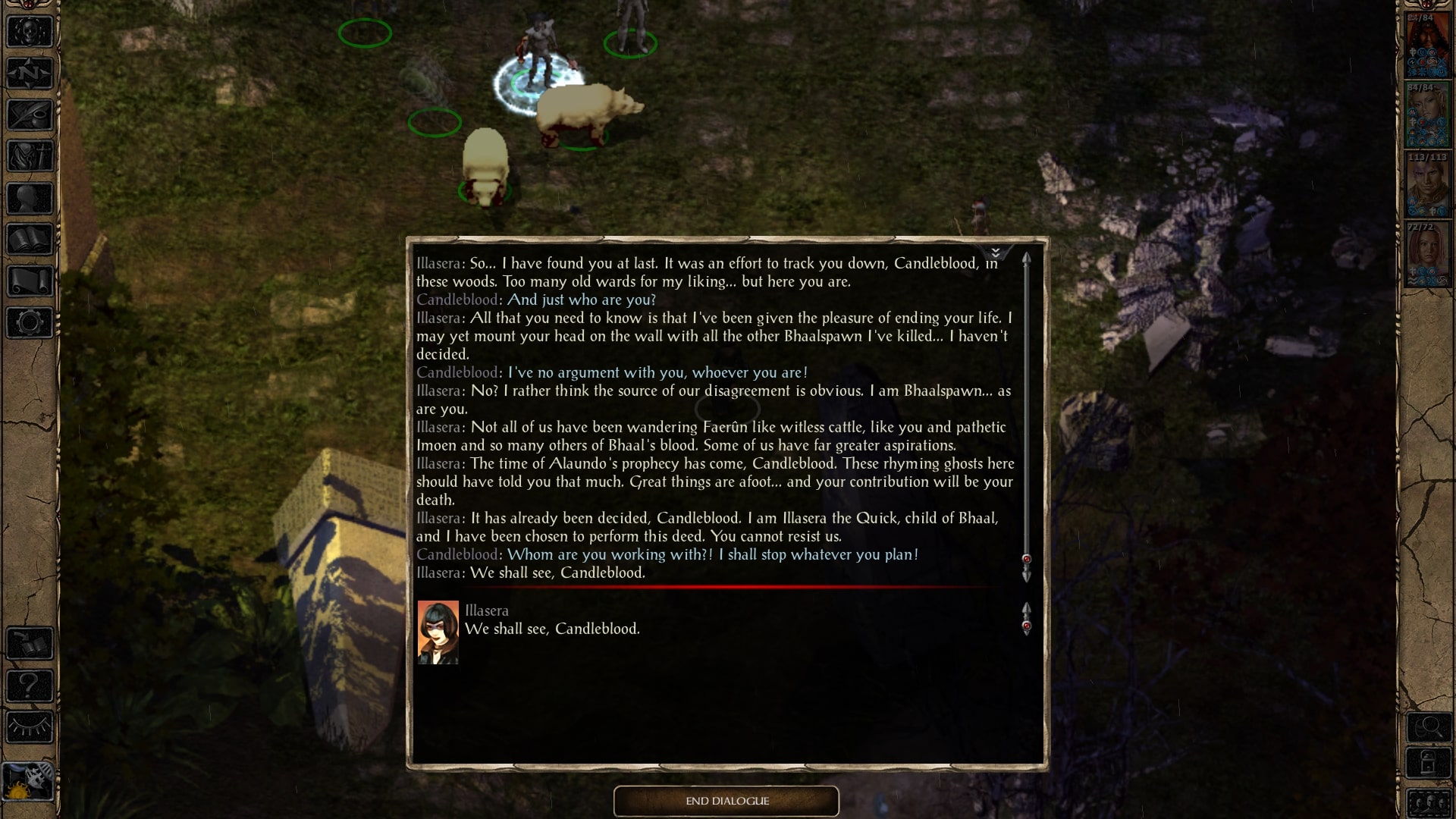Collapse the dialogue box using the double chevron
The image size is (1456, 819).
(x=994, y=253)
